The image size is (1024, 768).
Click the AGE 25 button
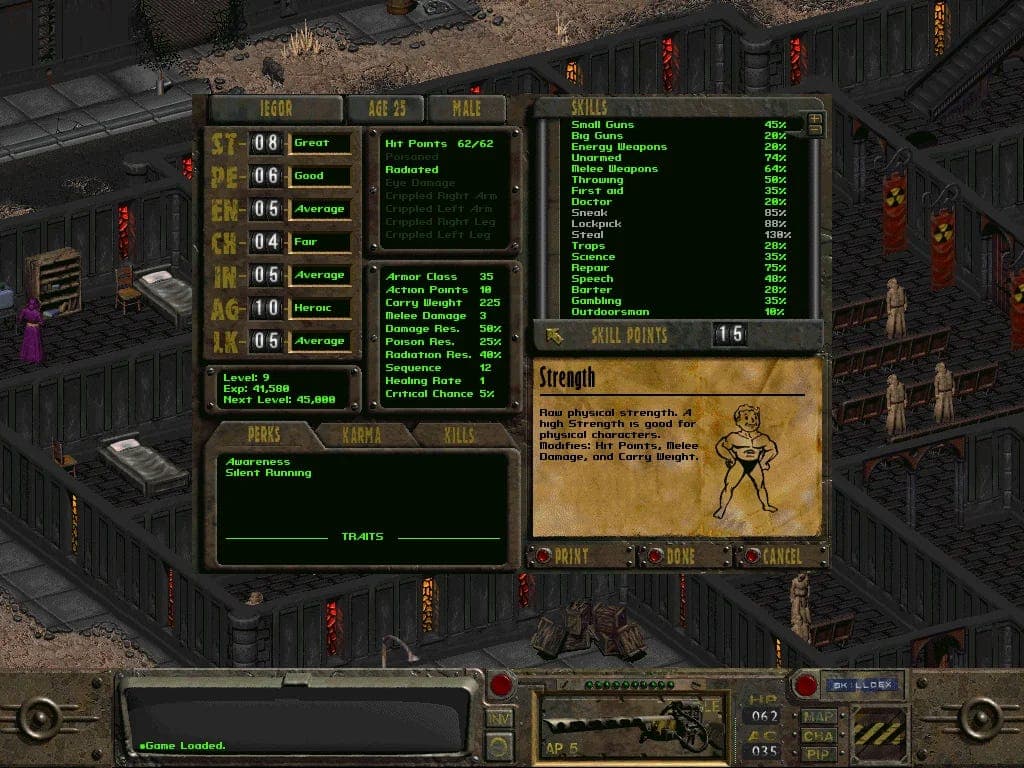click(x=385, y=108)
